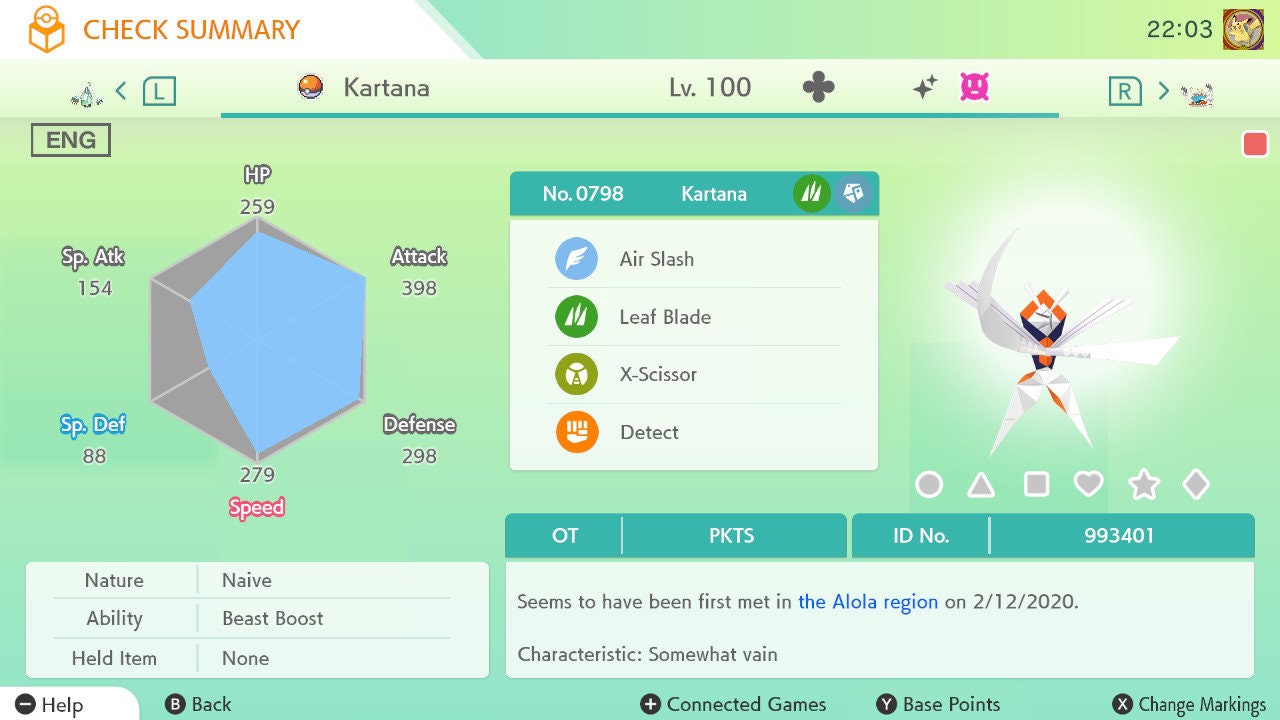Open Change Markings

[1190, 705]
